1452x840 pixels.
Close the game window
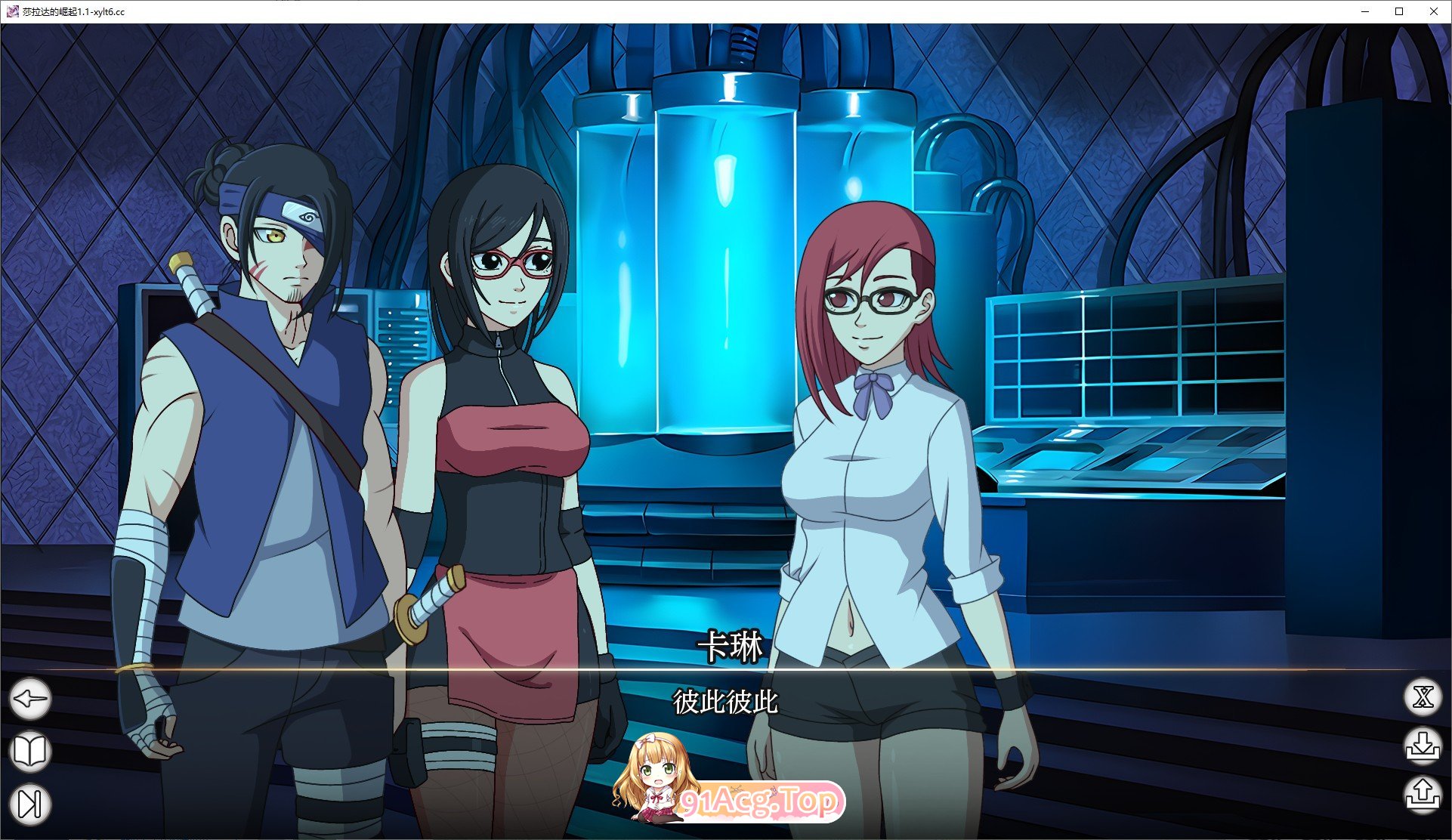(x=1433, y=11)
